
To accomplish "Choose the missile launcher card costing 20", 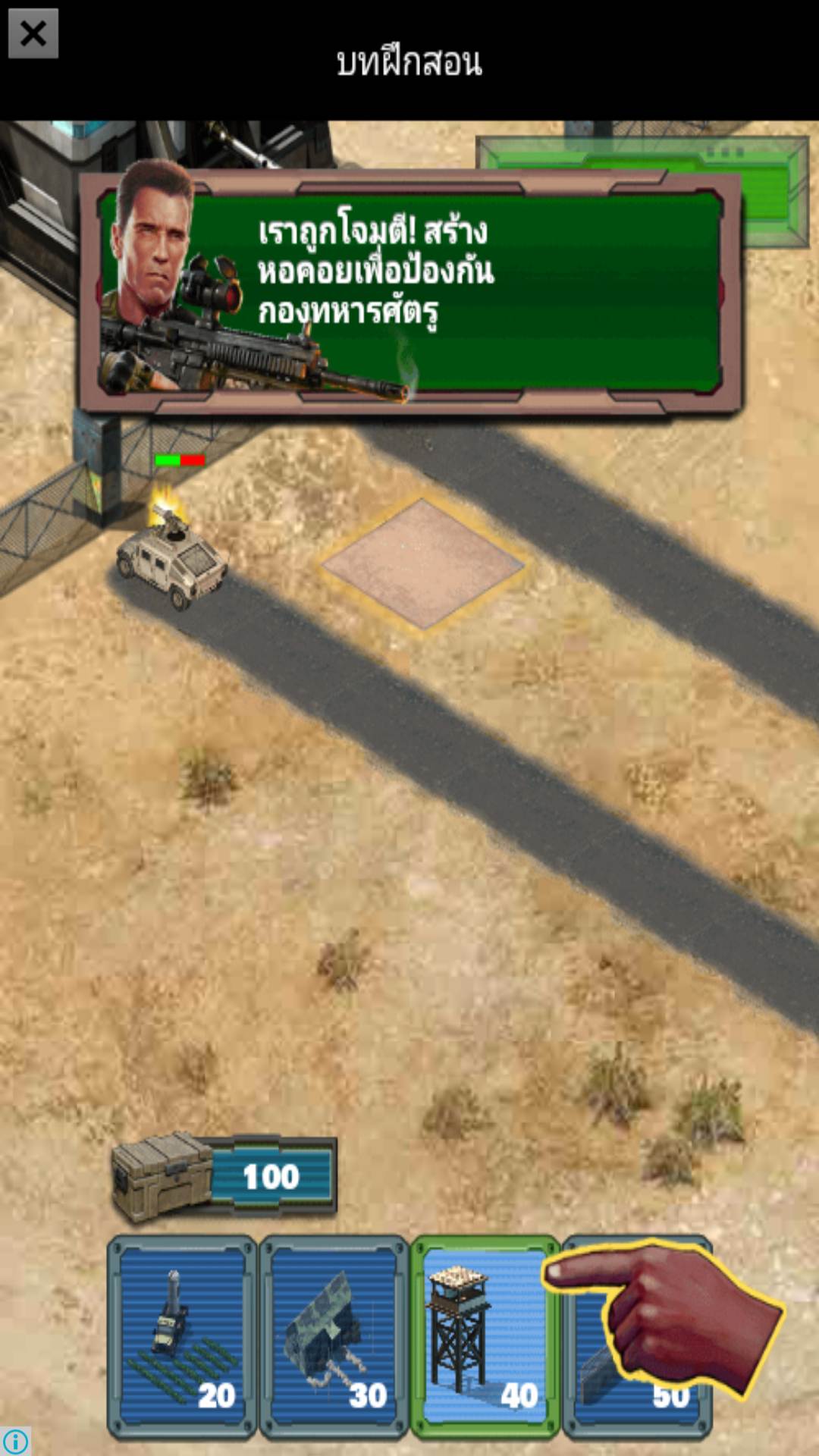I will 183,1337.
